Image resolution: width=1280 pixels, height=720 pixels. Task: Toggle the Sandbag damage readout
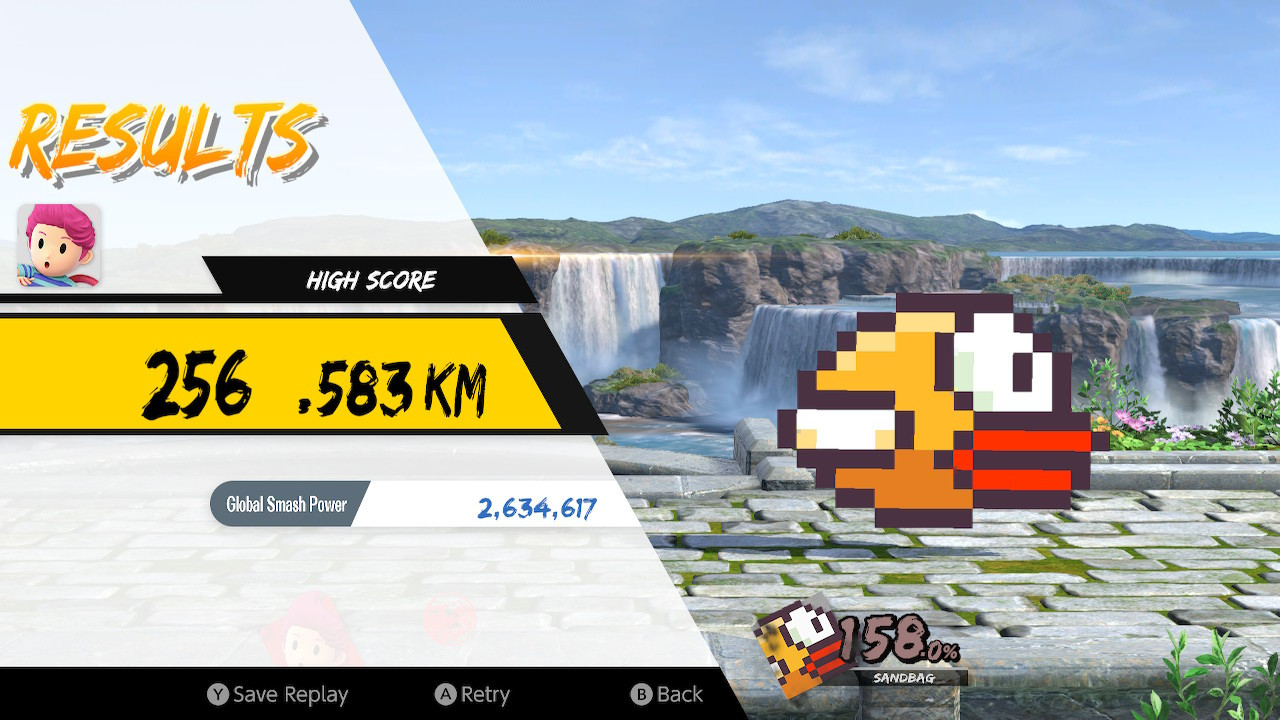pyautogui.click(x=880, y=645)
